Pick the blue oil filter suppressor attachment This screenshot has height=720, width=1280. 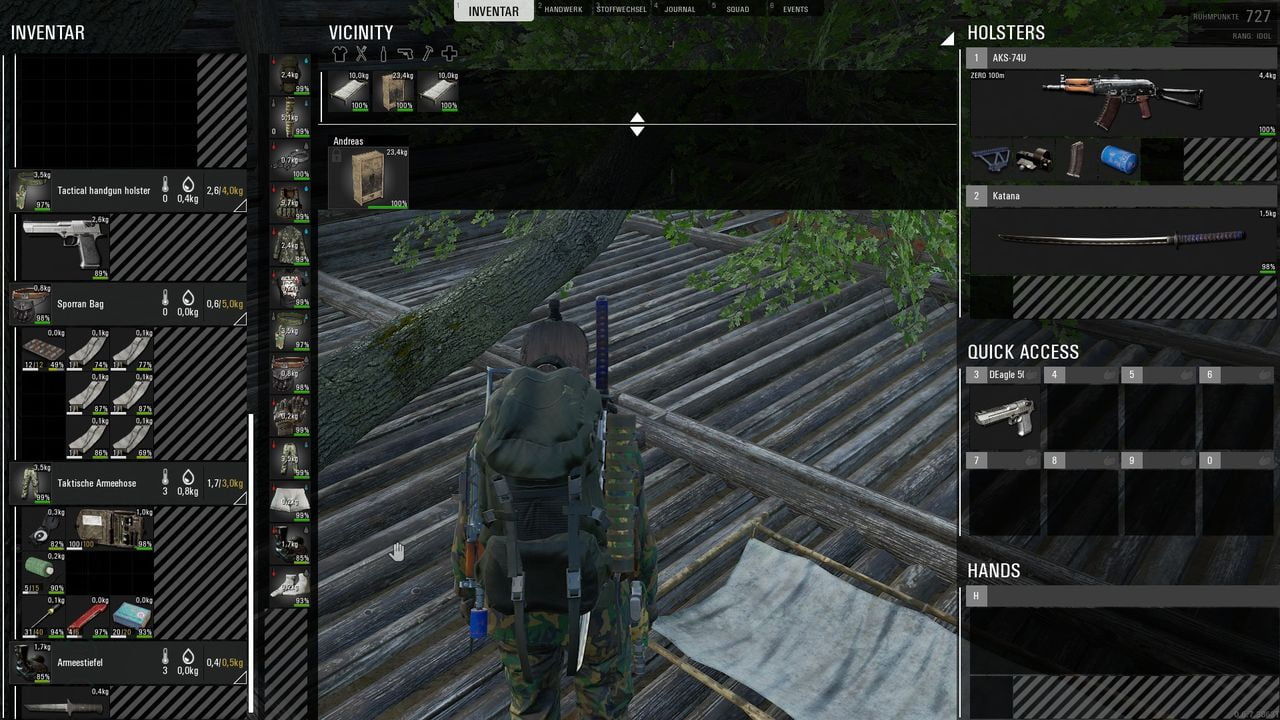tap(1118, 160)
